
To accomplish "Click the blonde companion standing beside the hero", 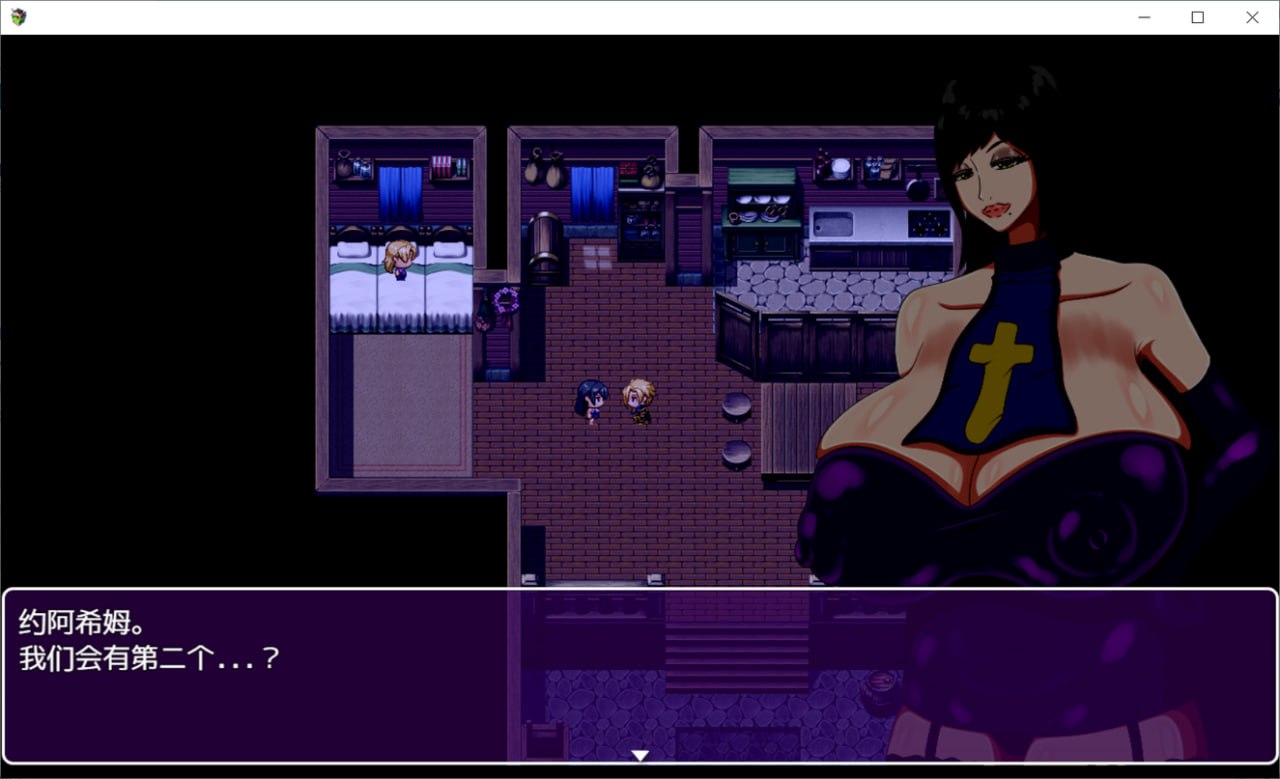I will [x=638, y=398].
